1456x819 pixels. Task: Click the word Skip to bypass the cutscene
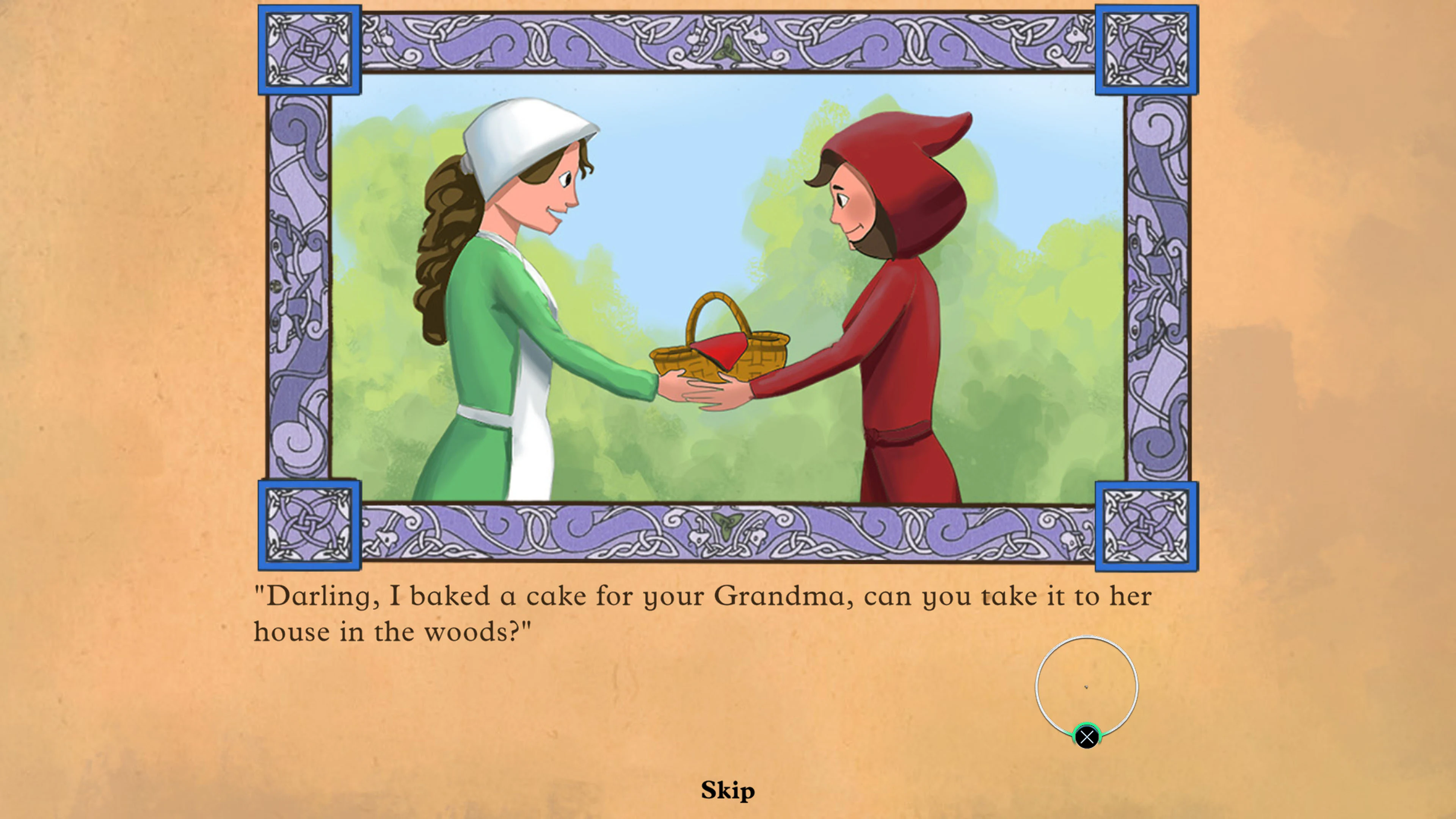pyautogui.click(x=728, y=790)
